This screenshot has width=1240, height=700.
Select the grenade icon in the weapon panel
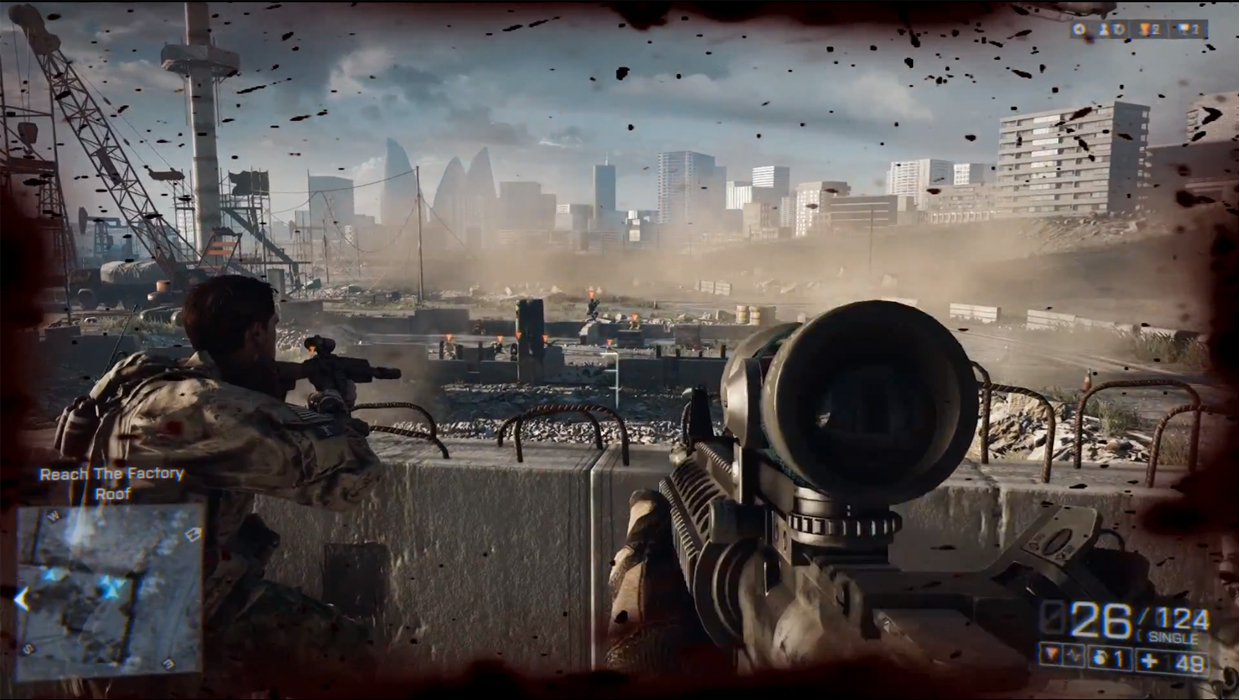pos(1099,658)
